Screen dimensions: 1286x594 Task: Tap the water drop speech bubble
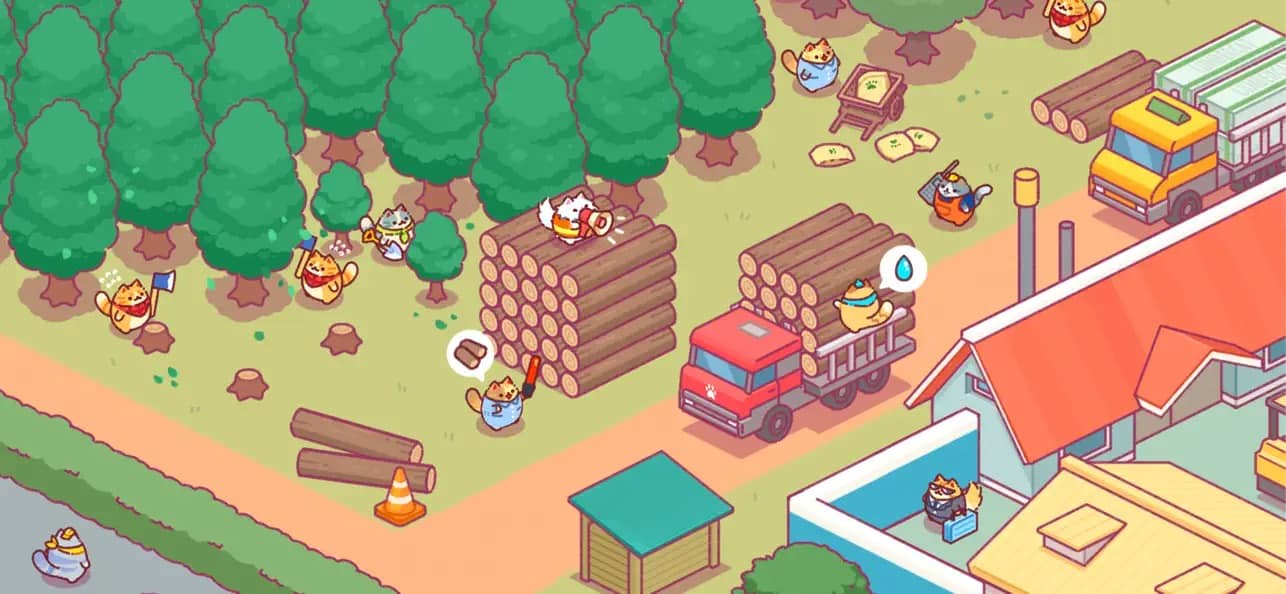[x=903, y=268]
